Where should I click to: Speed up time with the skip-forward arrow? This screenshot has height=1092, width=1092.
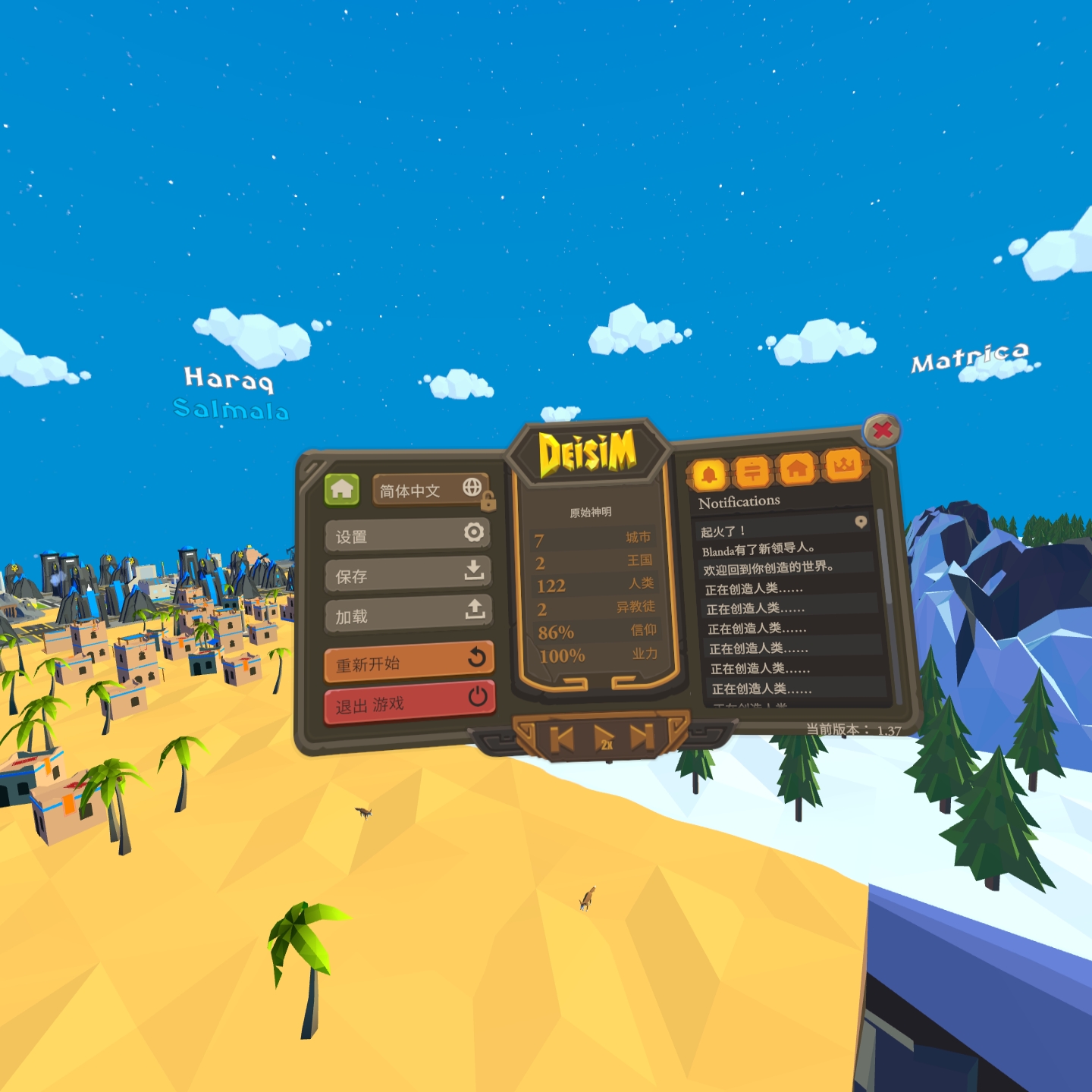coord(642,736)
